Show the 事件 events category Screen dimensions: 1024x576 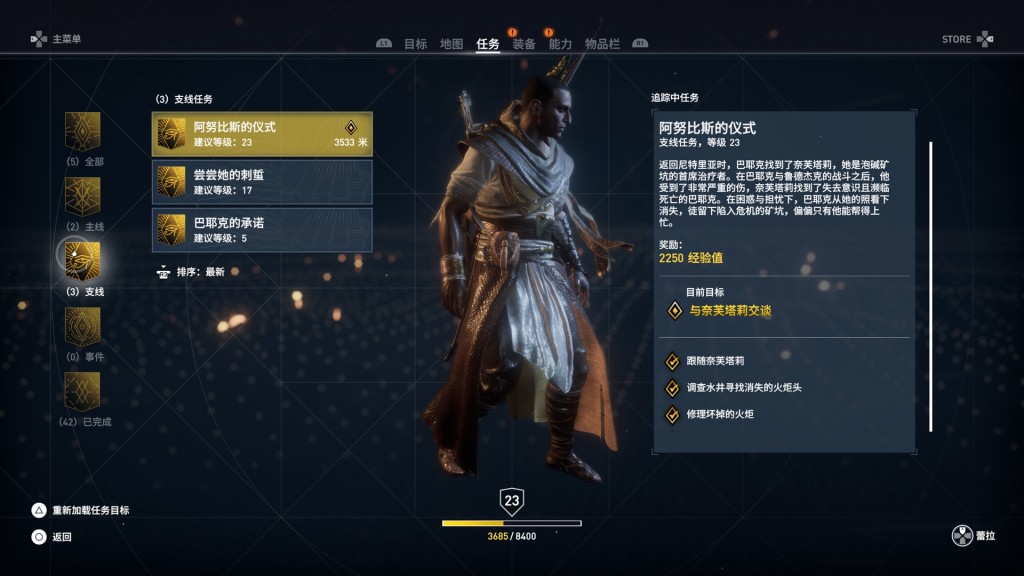click(83, 326)
